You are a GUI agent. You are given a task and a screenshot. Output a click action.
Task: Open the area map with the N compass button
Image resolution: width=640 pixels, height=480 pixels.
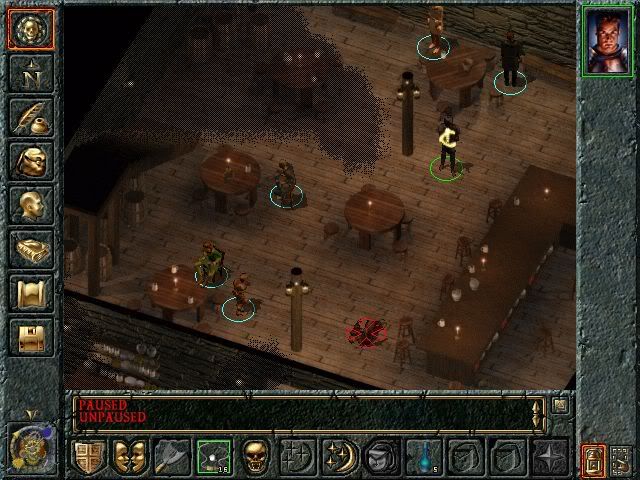(31, 73)
